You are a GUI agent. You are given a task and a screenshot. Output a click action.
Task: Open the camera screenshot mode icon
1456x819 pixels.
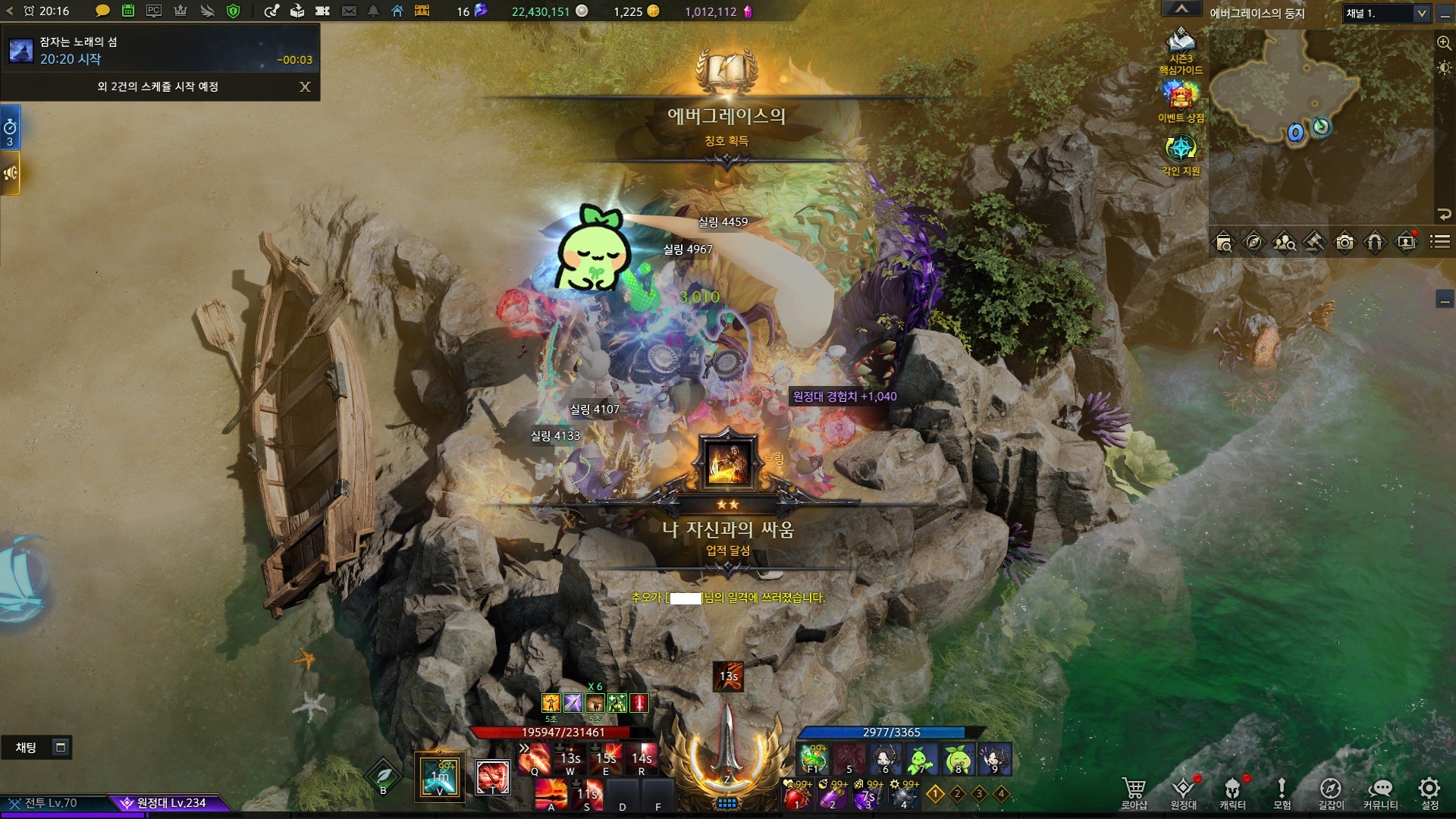pyautogui.click(x=1345, y=243)
